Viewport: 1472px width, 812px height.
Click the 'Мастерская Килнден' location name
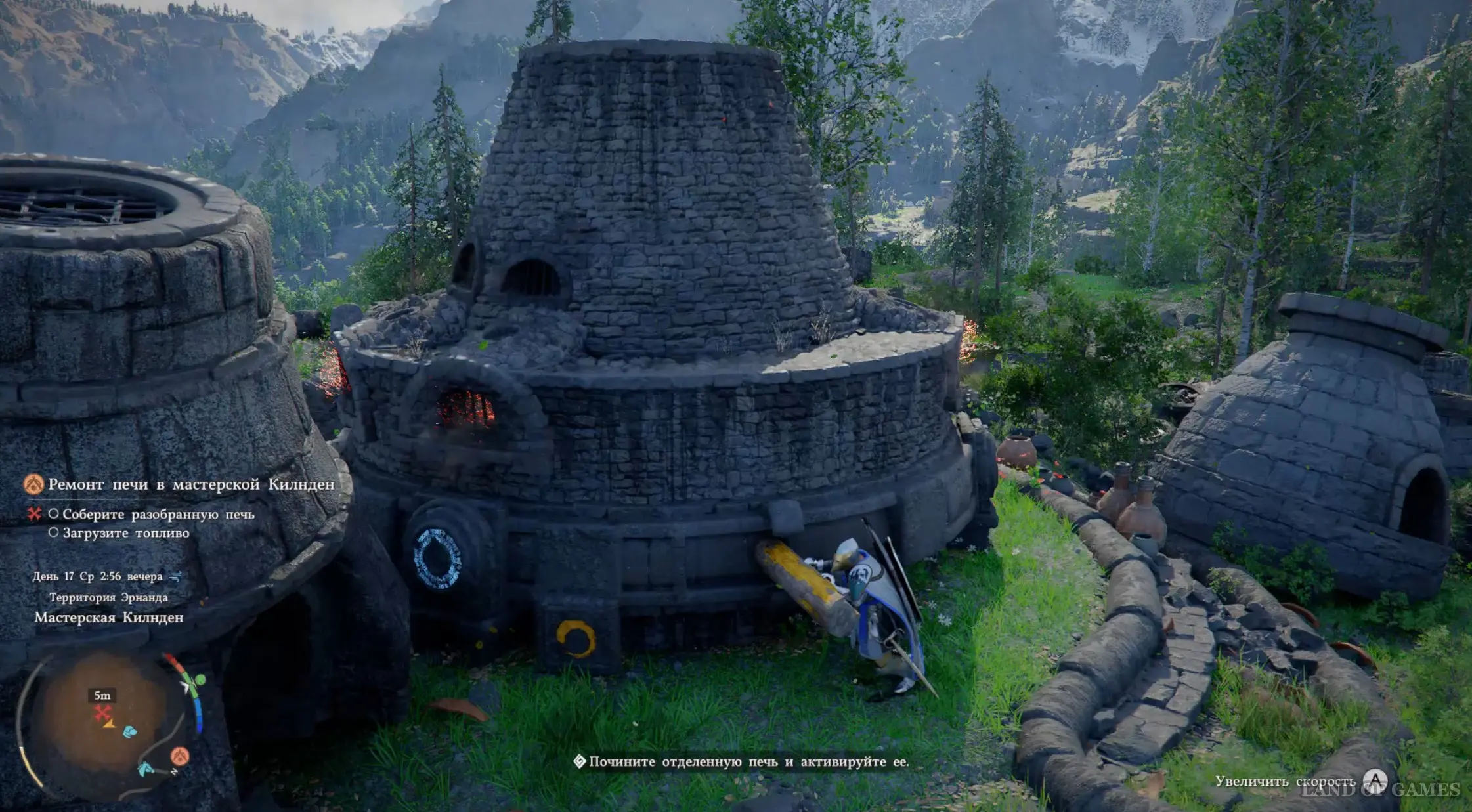pos(109,618)
